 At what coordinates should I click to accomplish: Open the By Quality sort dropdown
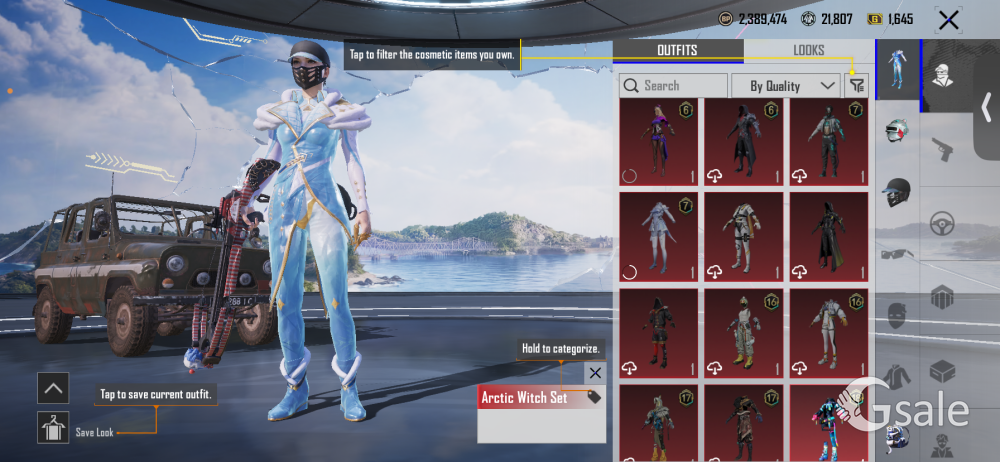tap(785, 86)
